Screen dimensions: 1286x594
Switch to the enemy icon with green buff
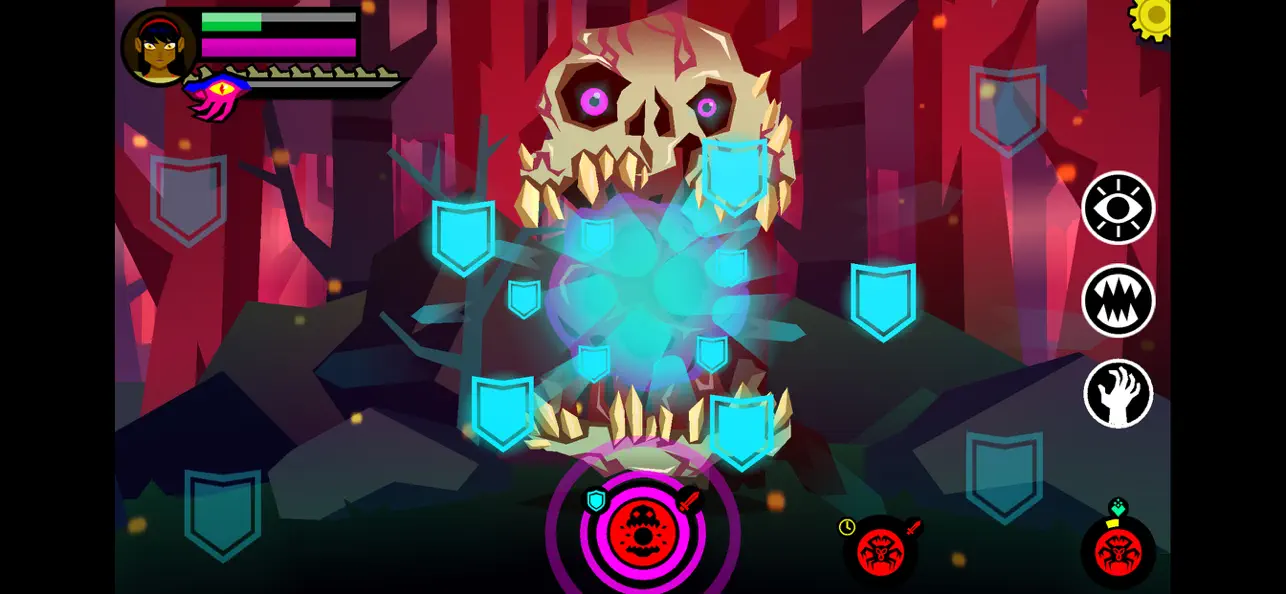coord(1118,552)
